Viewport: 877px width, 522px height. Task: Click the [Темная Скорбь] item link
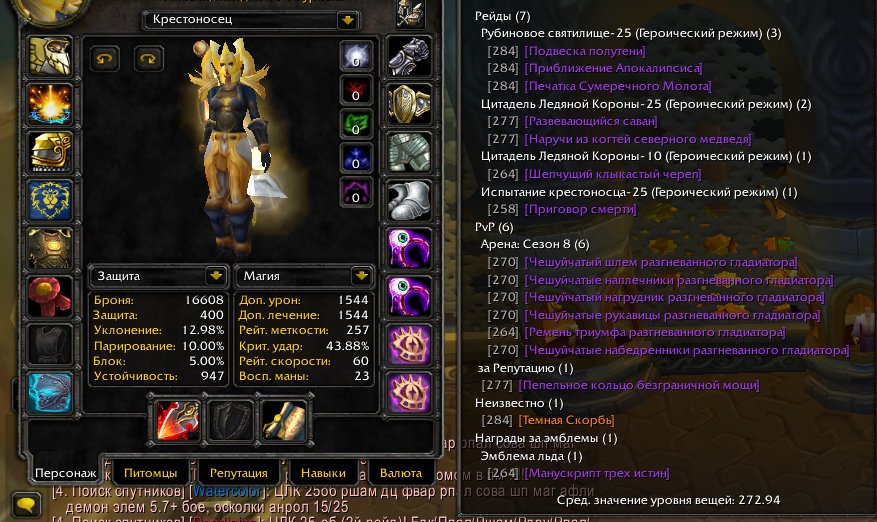click(569, 420)
